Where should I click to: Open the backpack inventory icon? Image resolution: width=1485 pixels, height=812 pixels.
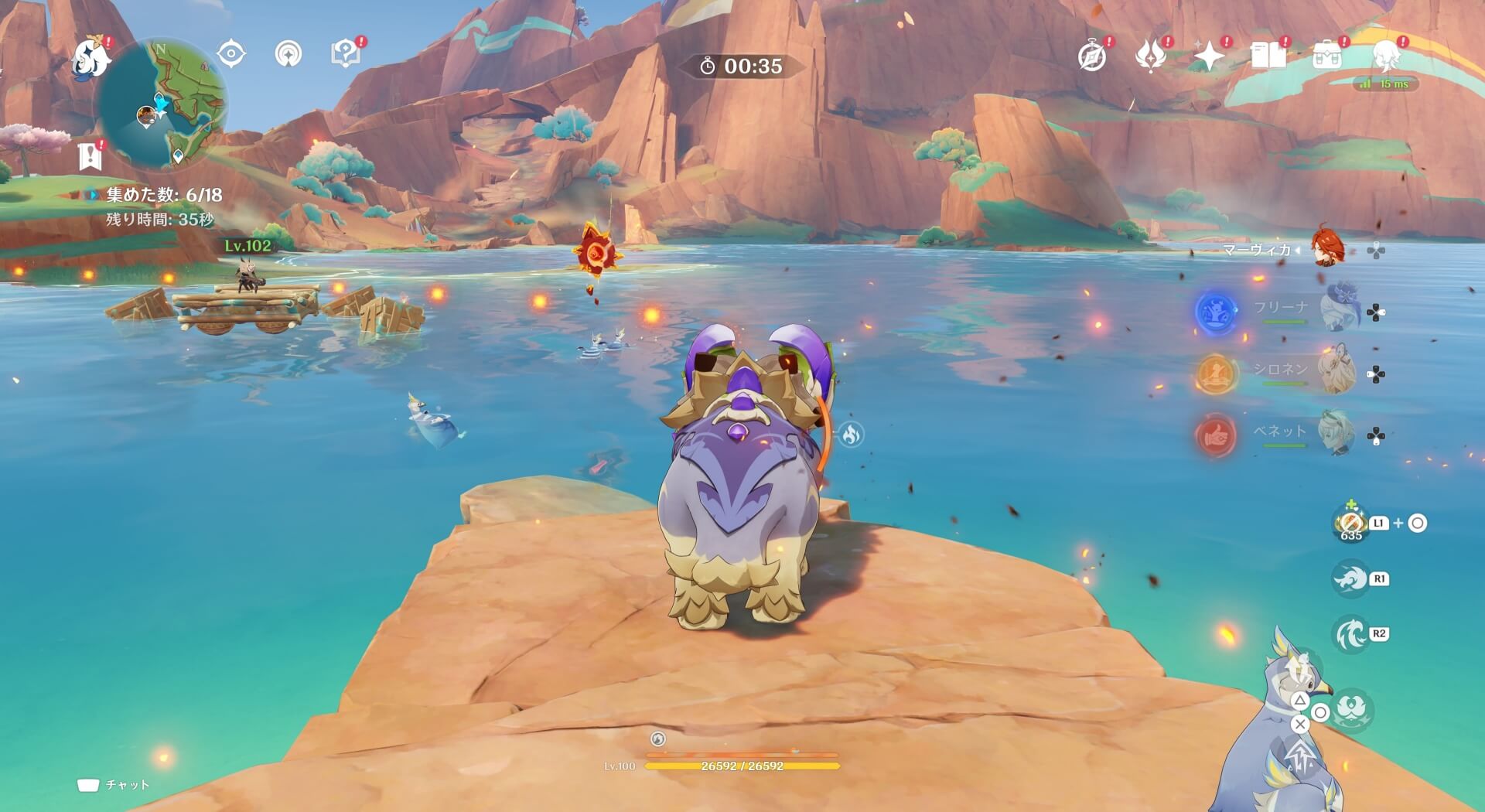click(1327, 56)
